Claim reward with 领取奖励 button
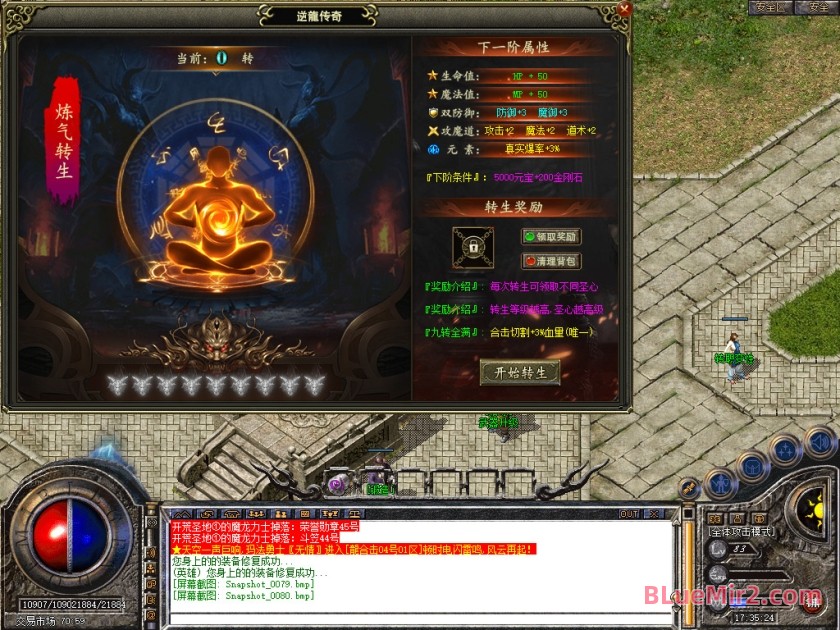Viewport: 840px width, 630px height. point(551,237)
